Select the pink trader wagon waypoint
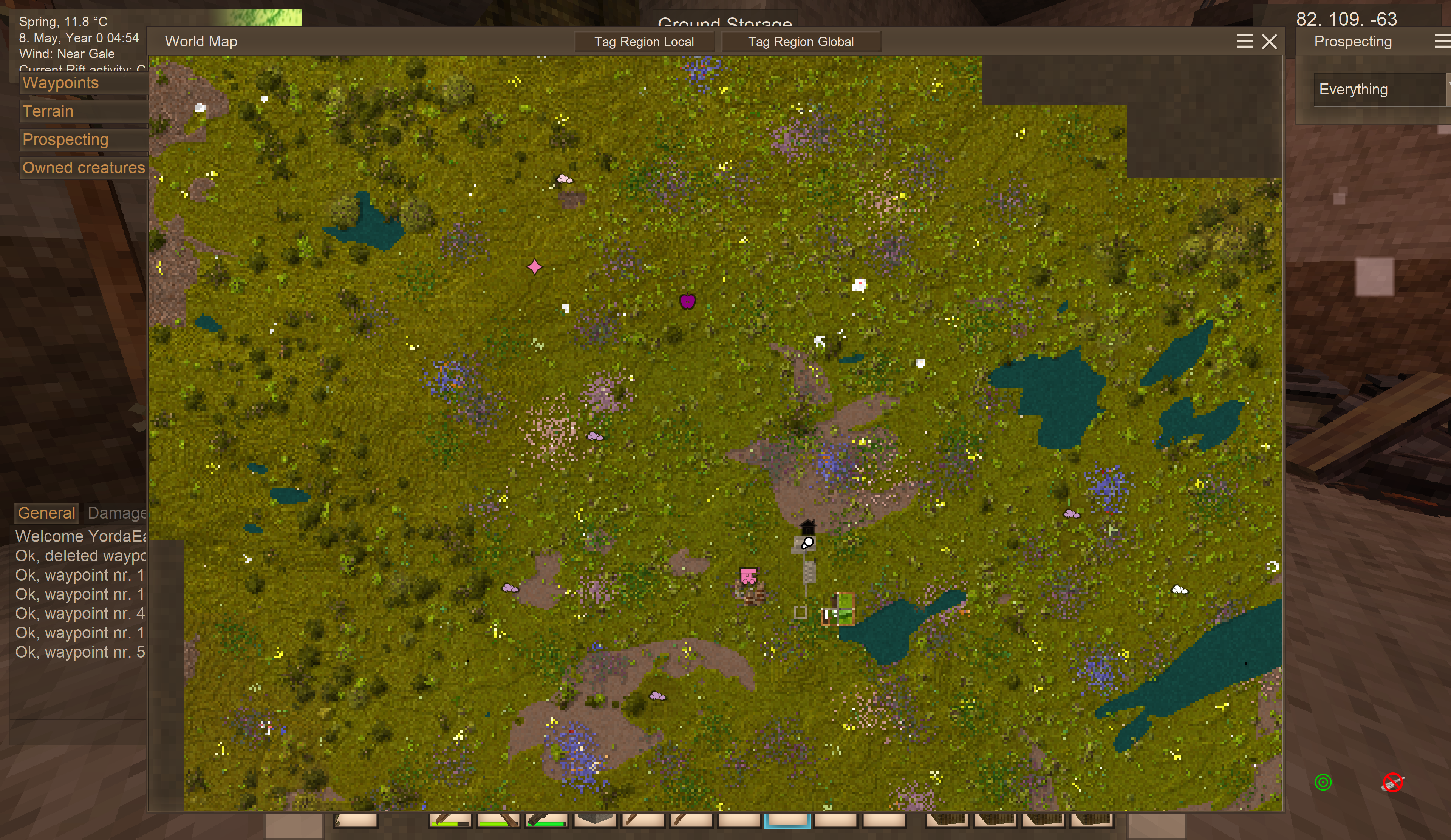This screenshot has width=1451, height=840. (x=748, y=576)
